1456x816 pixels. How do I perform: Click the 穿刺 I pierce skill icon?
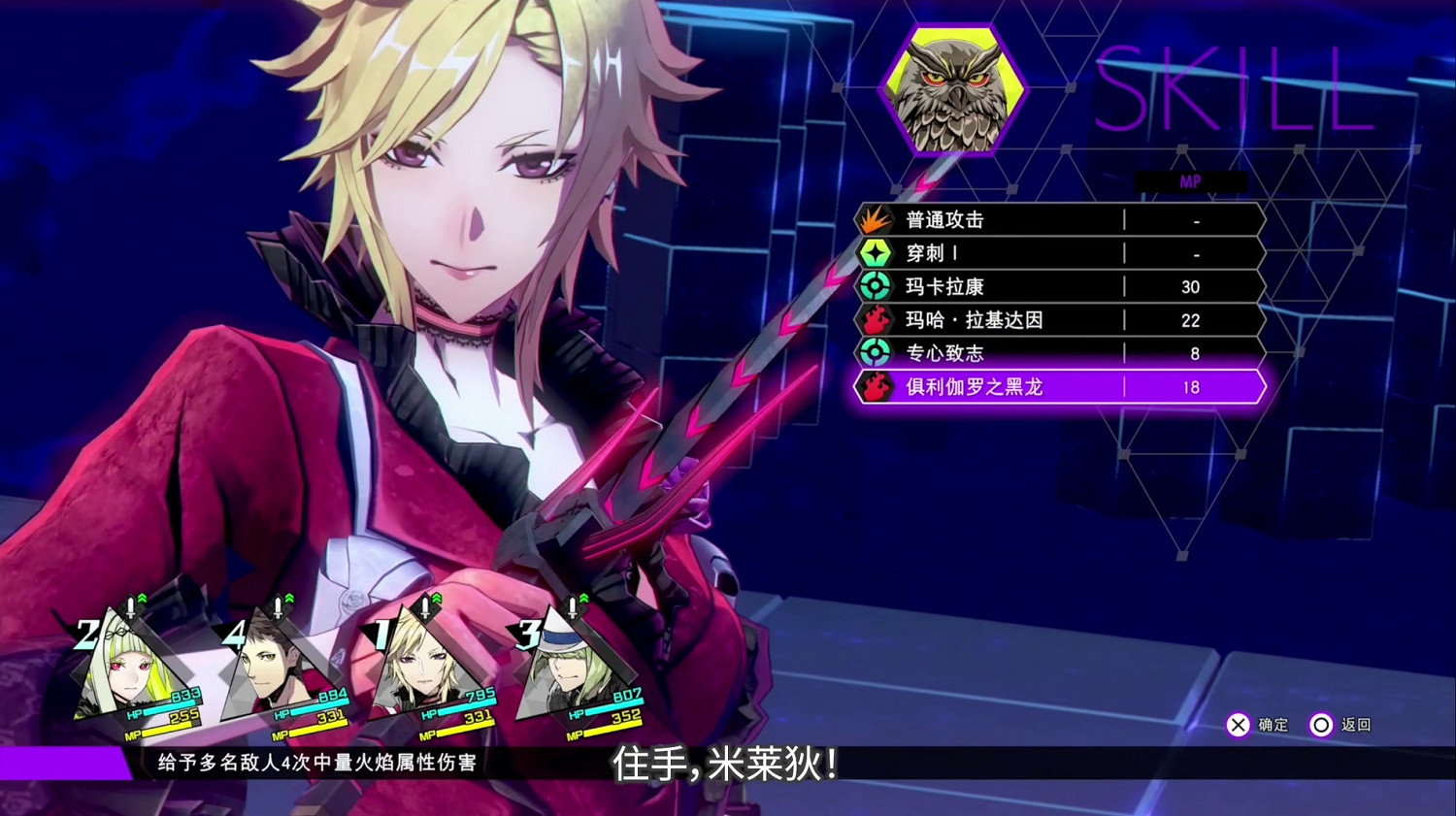pos(875,252)
